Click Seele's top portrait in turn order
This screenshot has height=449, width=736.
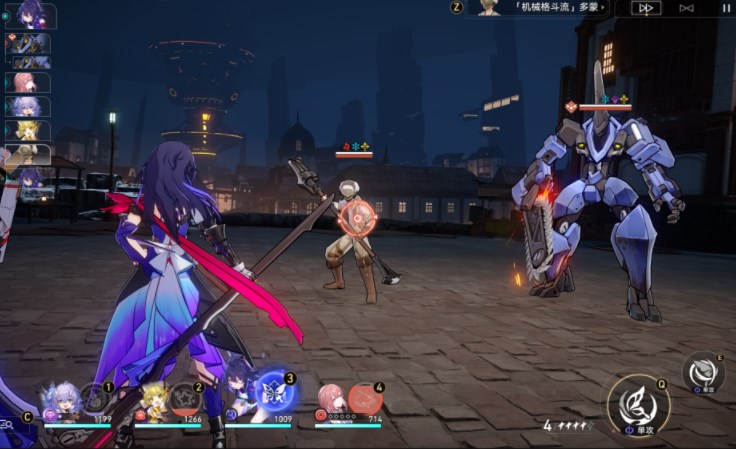tap(30, 15)
